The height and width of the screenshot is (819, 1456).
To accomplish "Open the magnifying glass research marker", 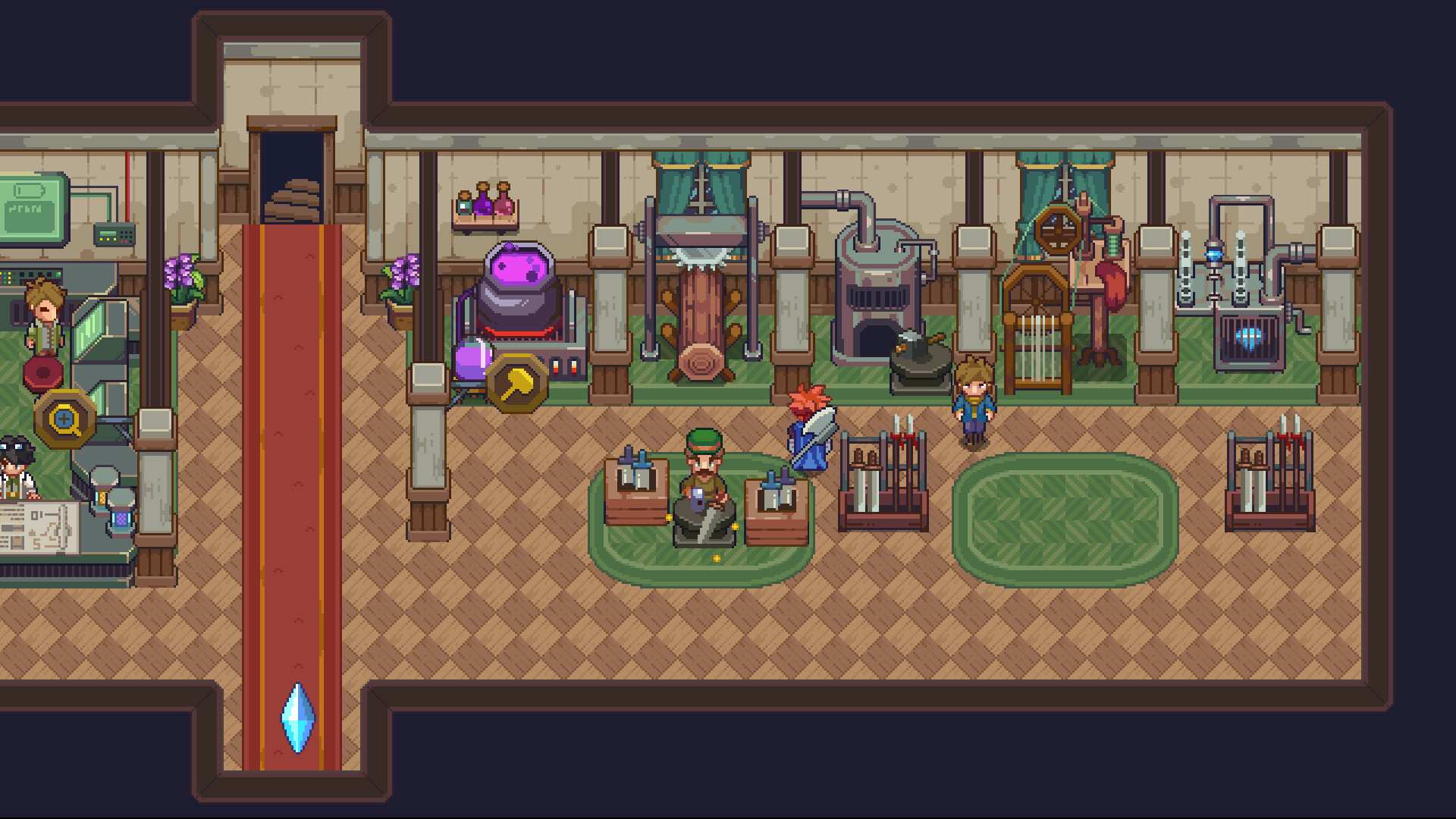I will pos(65,419).
